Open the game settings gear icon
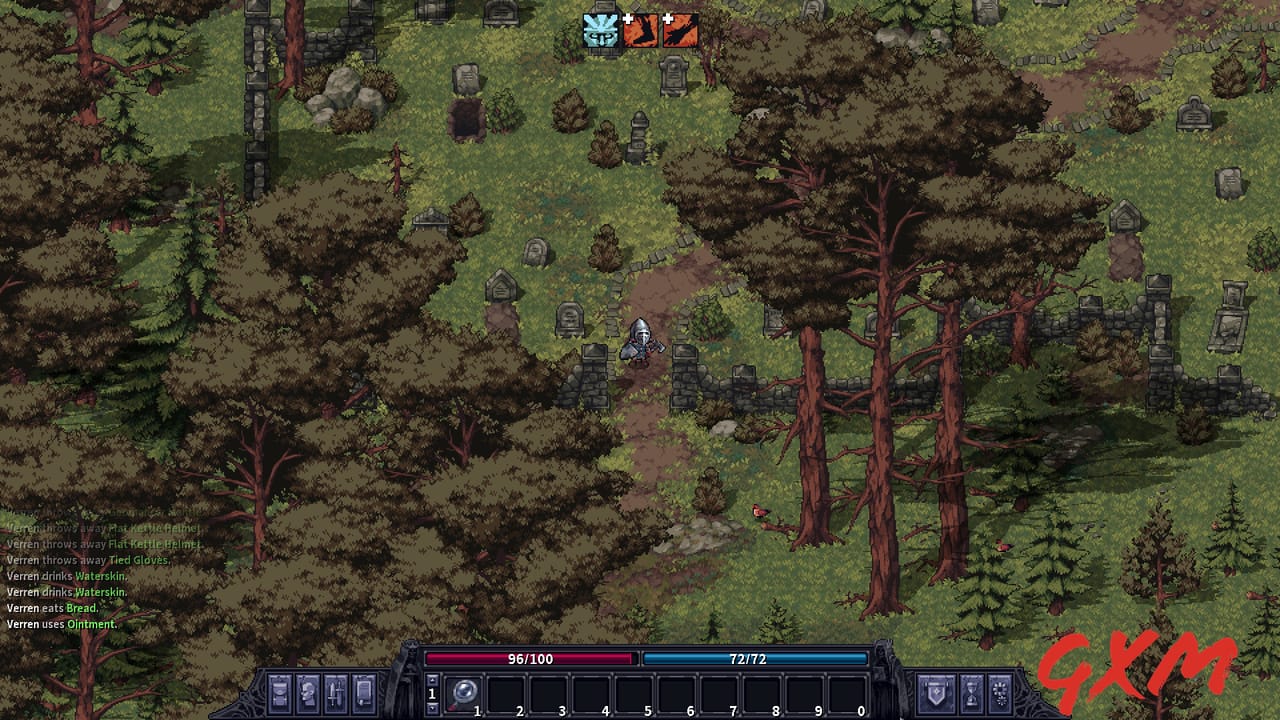 999,692
